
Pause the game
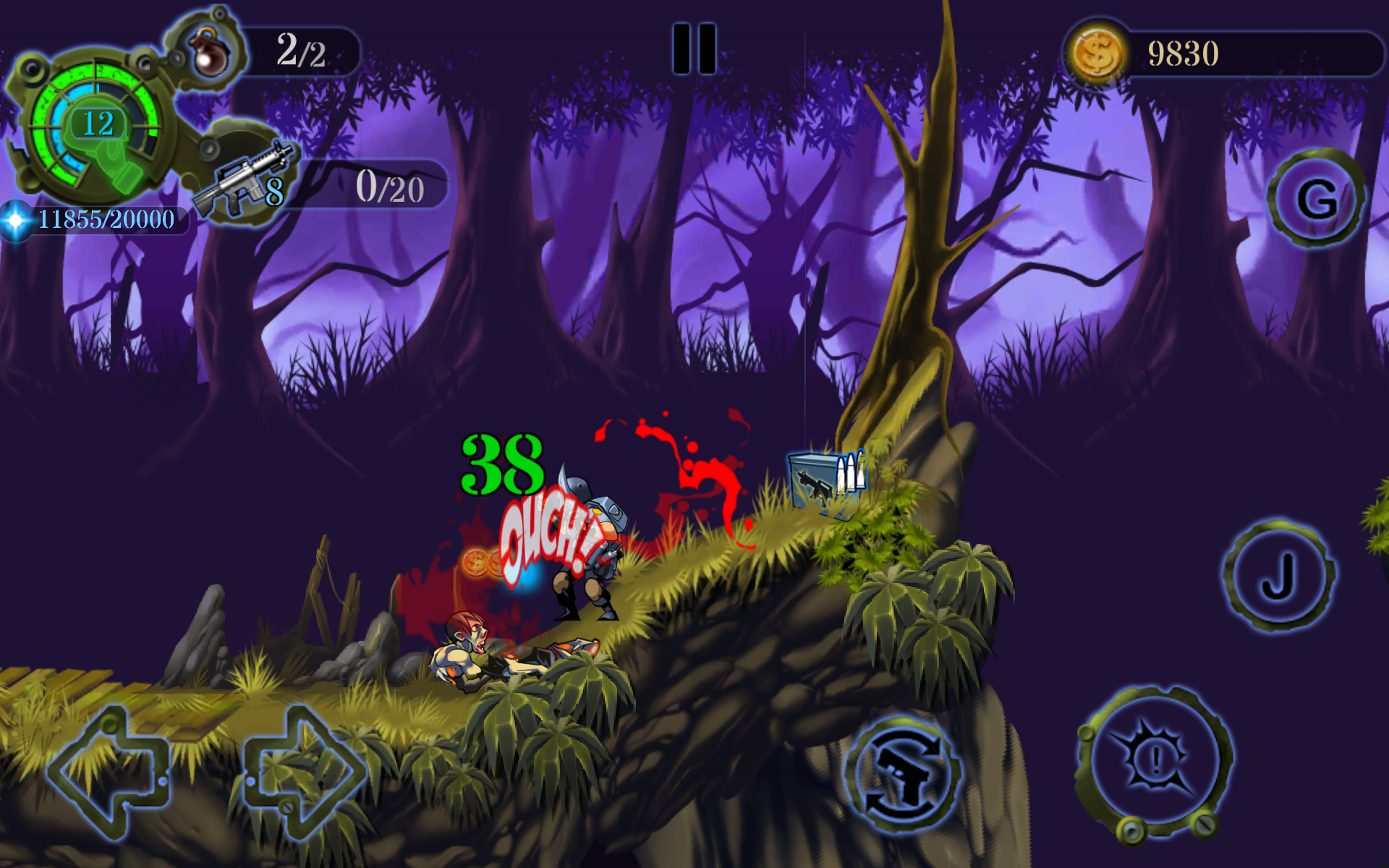click(694, 47)
